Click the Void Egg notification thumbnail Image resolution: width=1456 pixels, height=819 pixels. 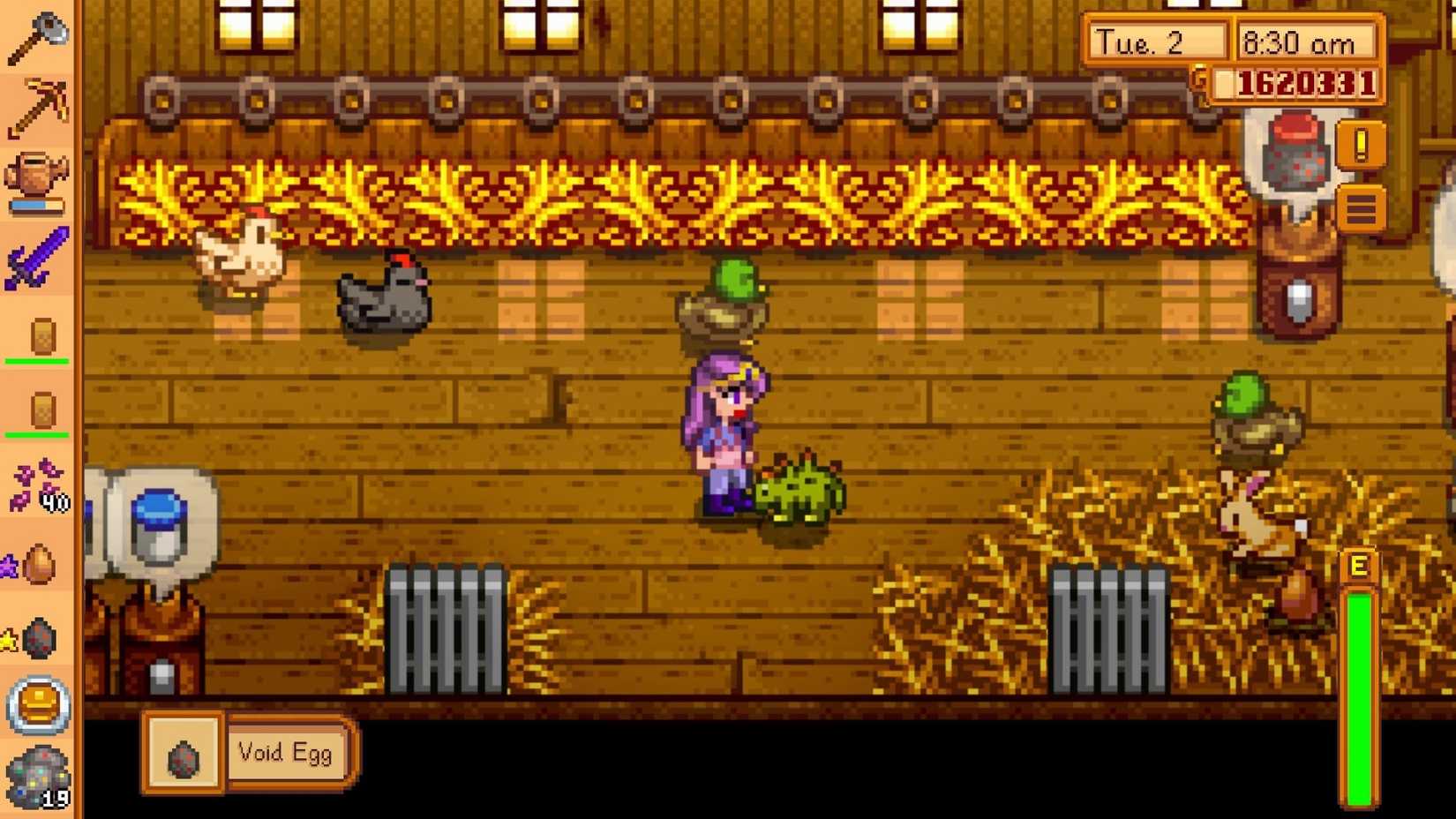183,753
